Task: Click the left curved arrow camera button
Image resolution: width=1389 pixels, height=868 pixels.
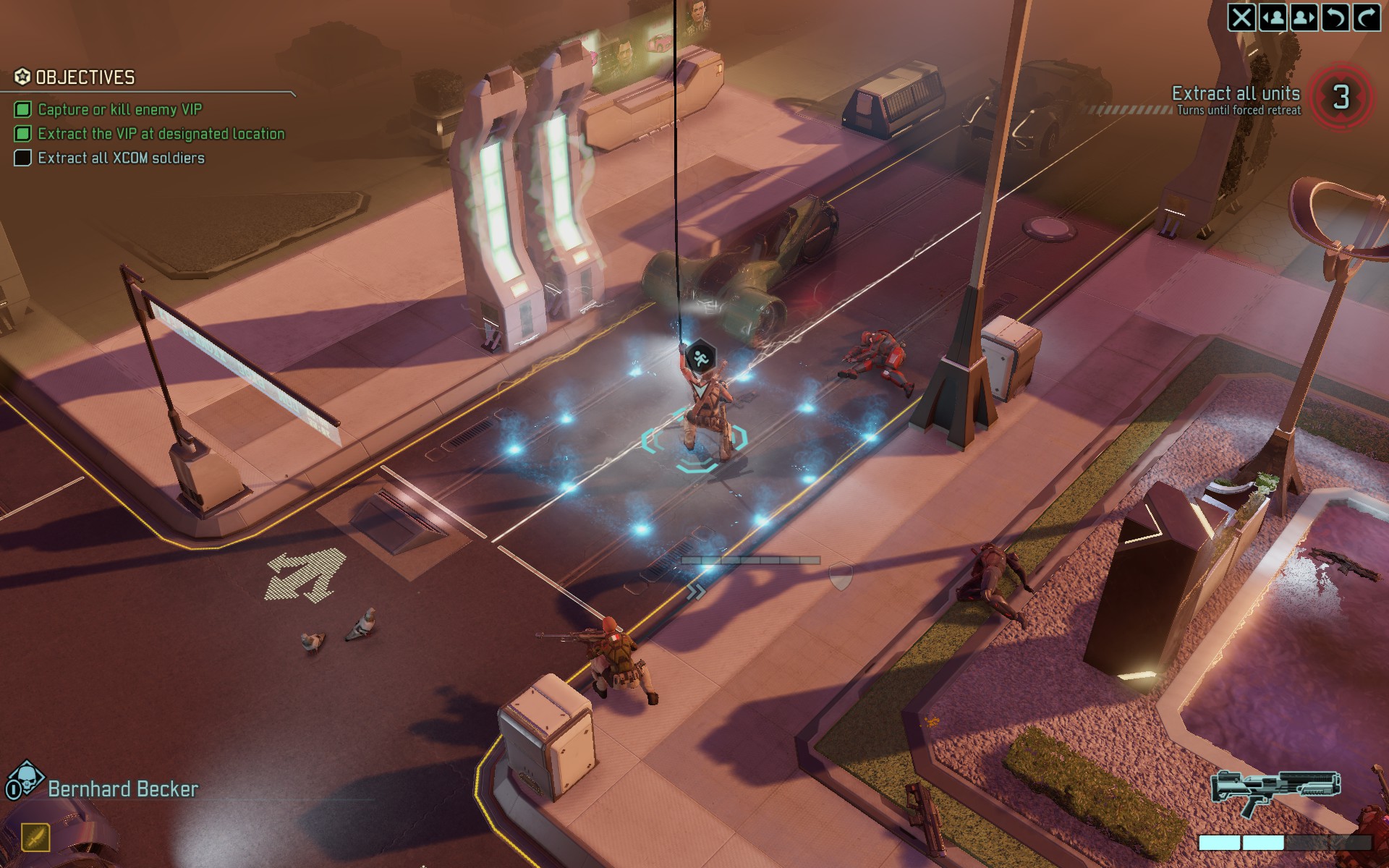Action: tap(1335, 17)
